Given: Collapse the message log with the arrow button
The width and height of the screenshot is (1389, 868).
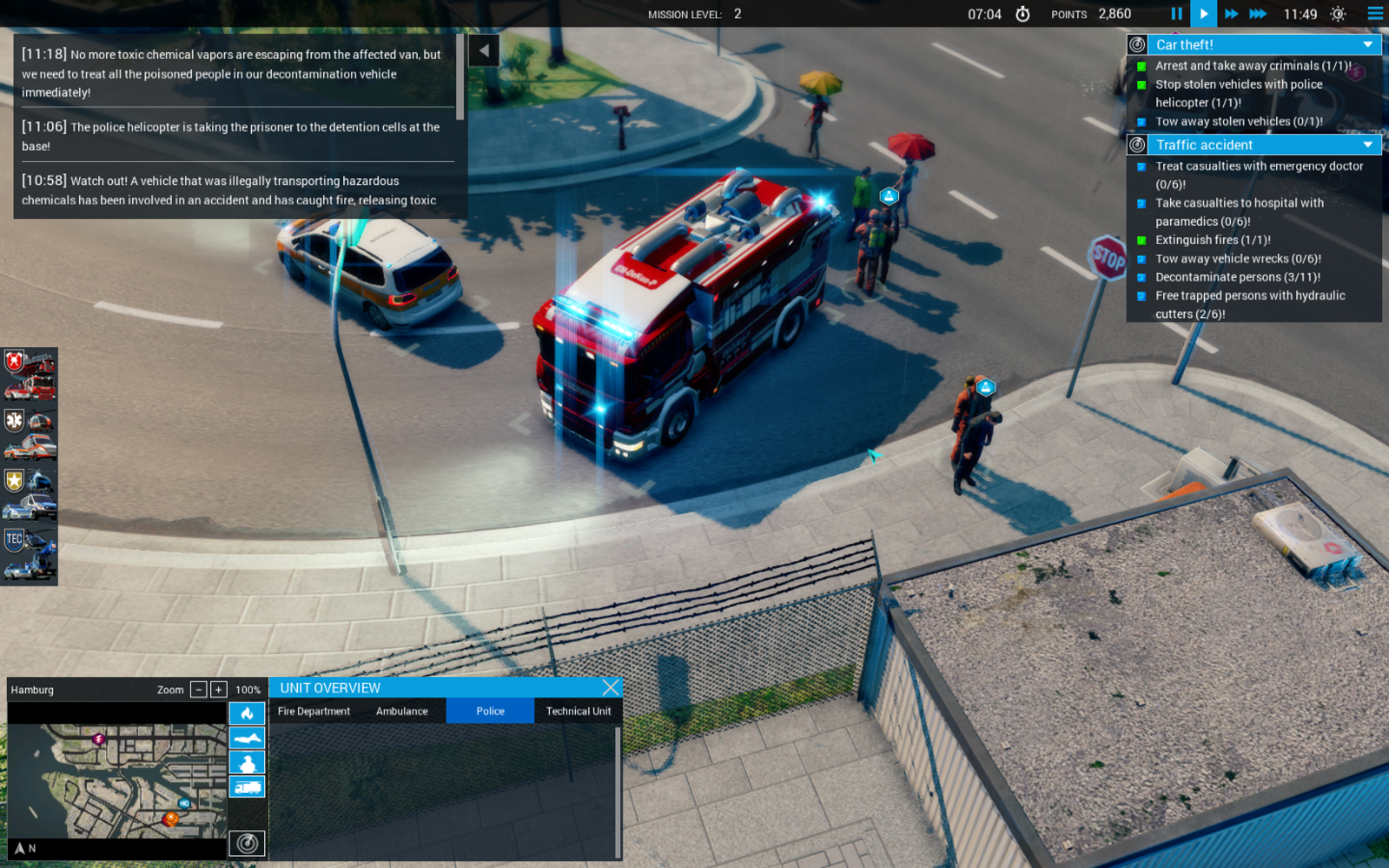Looking at the screenshot, I should point(484,51).
